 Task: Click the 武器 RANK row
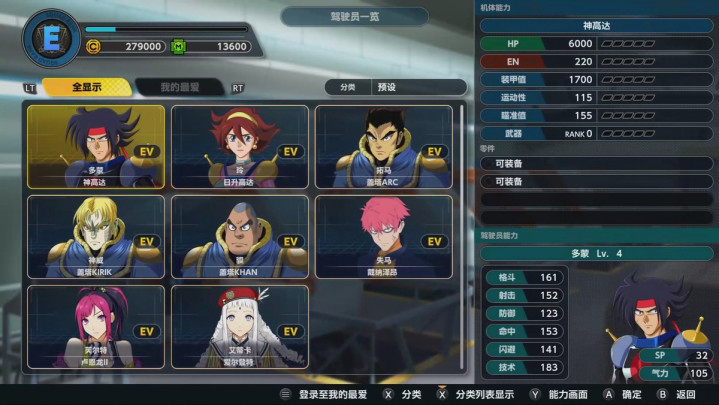(x=597, y=133)
